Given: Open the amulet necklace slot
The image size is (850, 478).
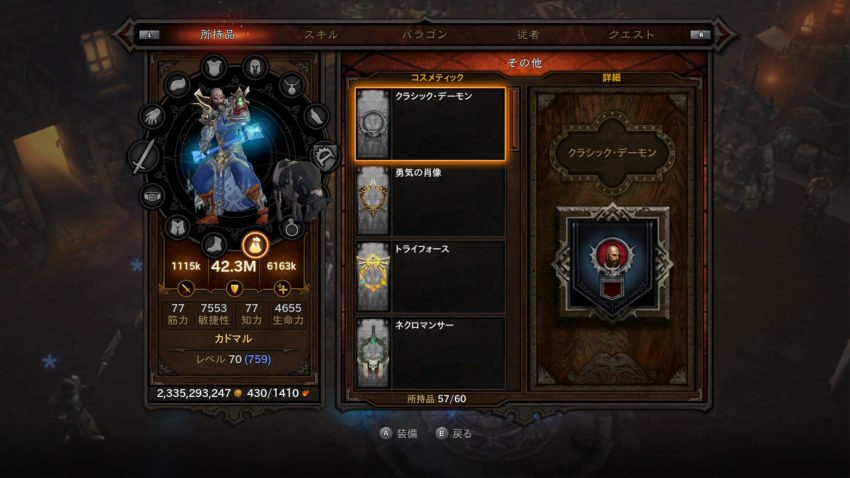Looking at the screenshot, I should (x=291, y=84).
